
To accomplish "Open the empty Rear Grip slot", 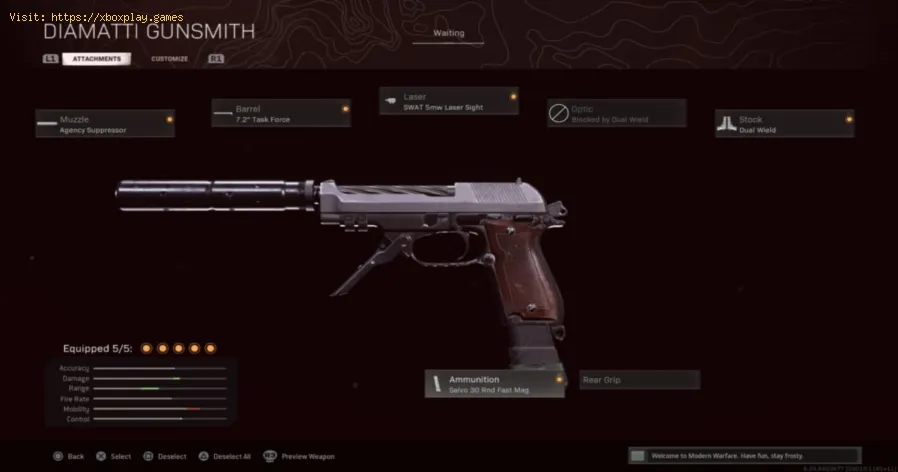I will tap(640, 380).
